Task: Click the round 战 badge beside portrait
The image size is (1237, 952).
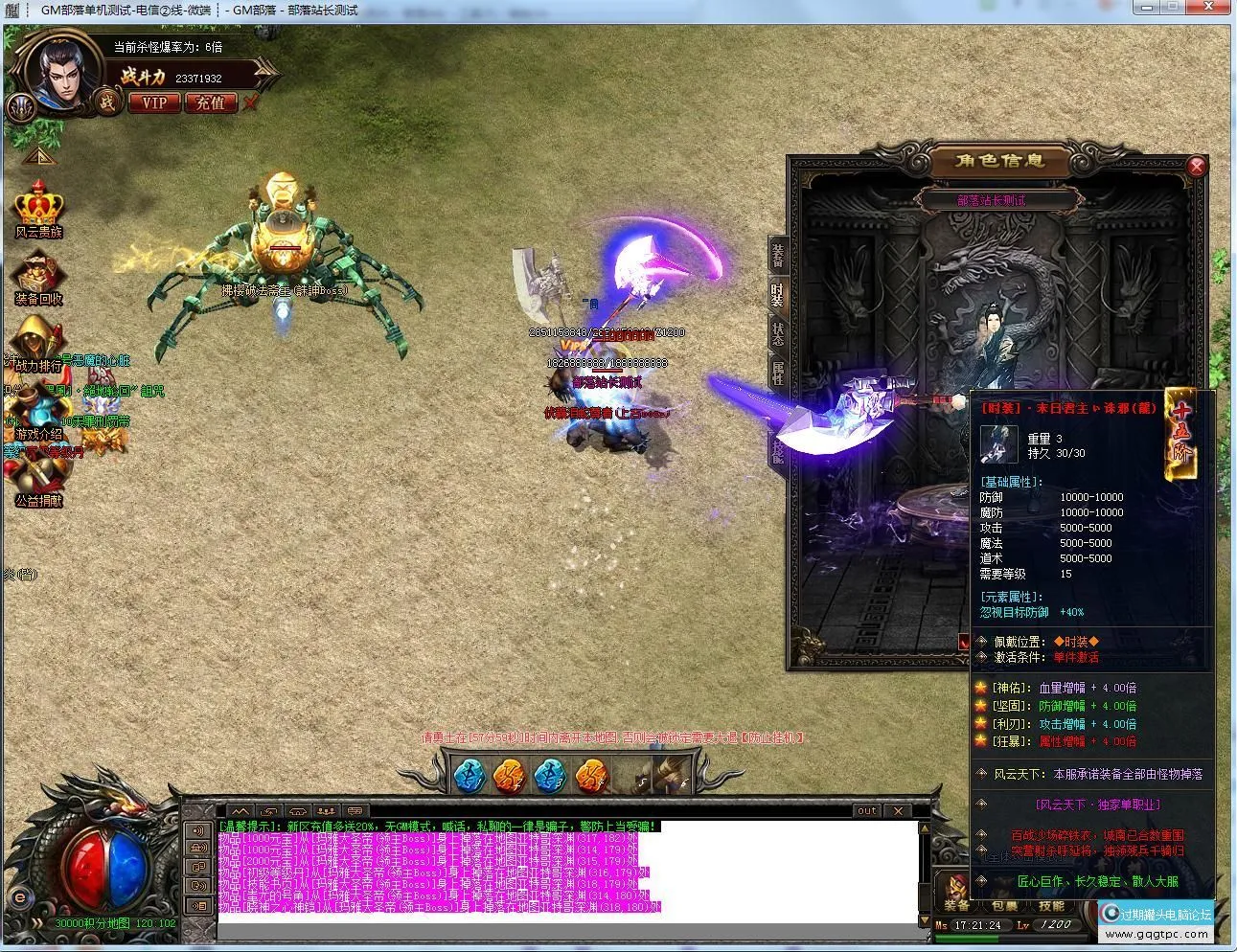Action: [x=107, y=102]
